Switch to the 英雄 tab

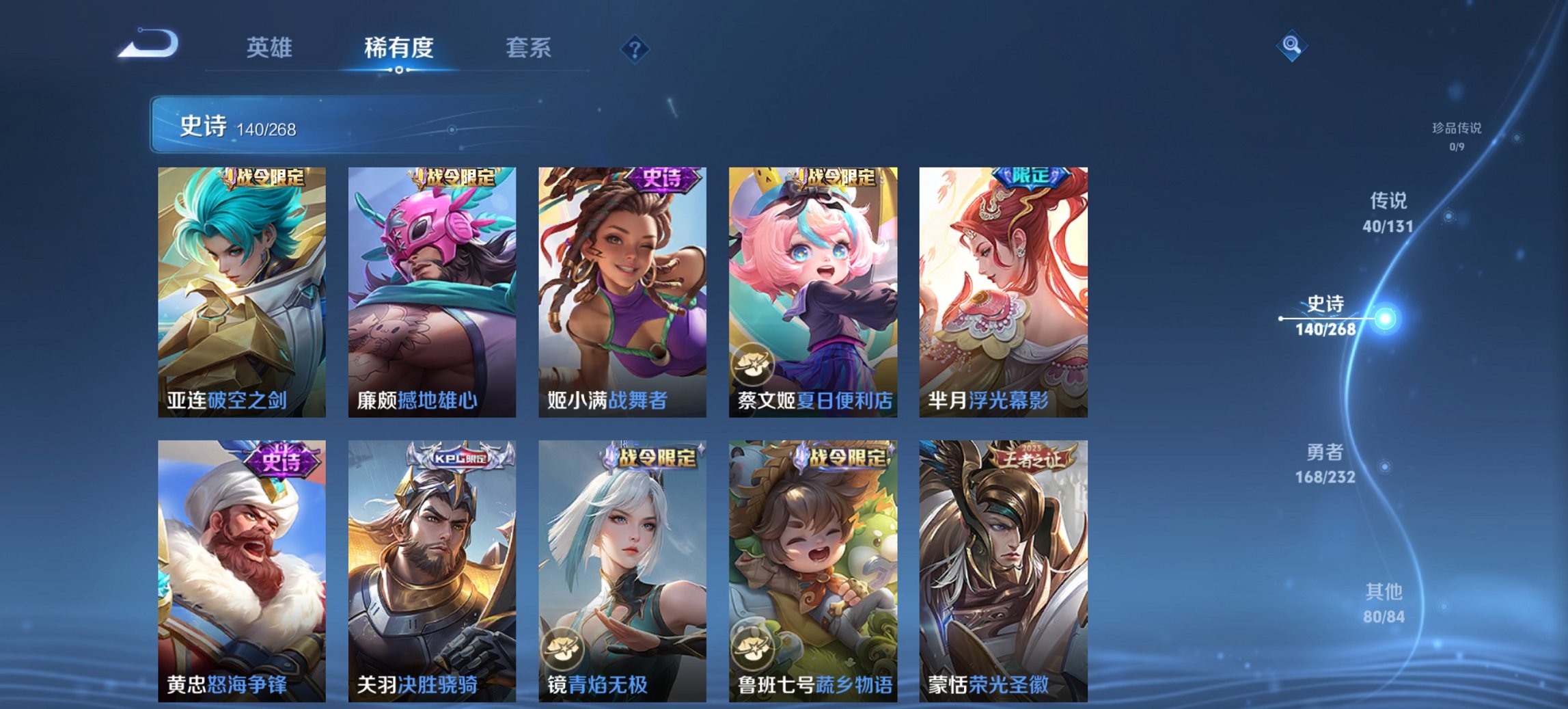tap(271, 48)
